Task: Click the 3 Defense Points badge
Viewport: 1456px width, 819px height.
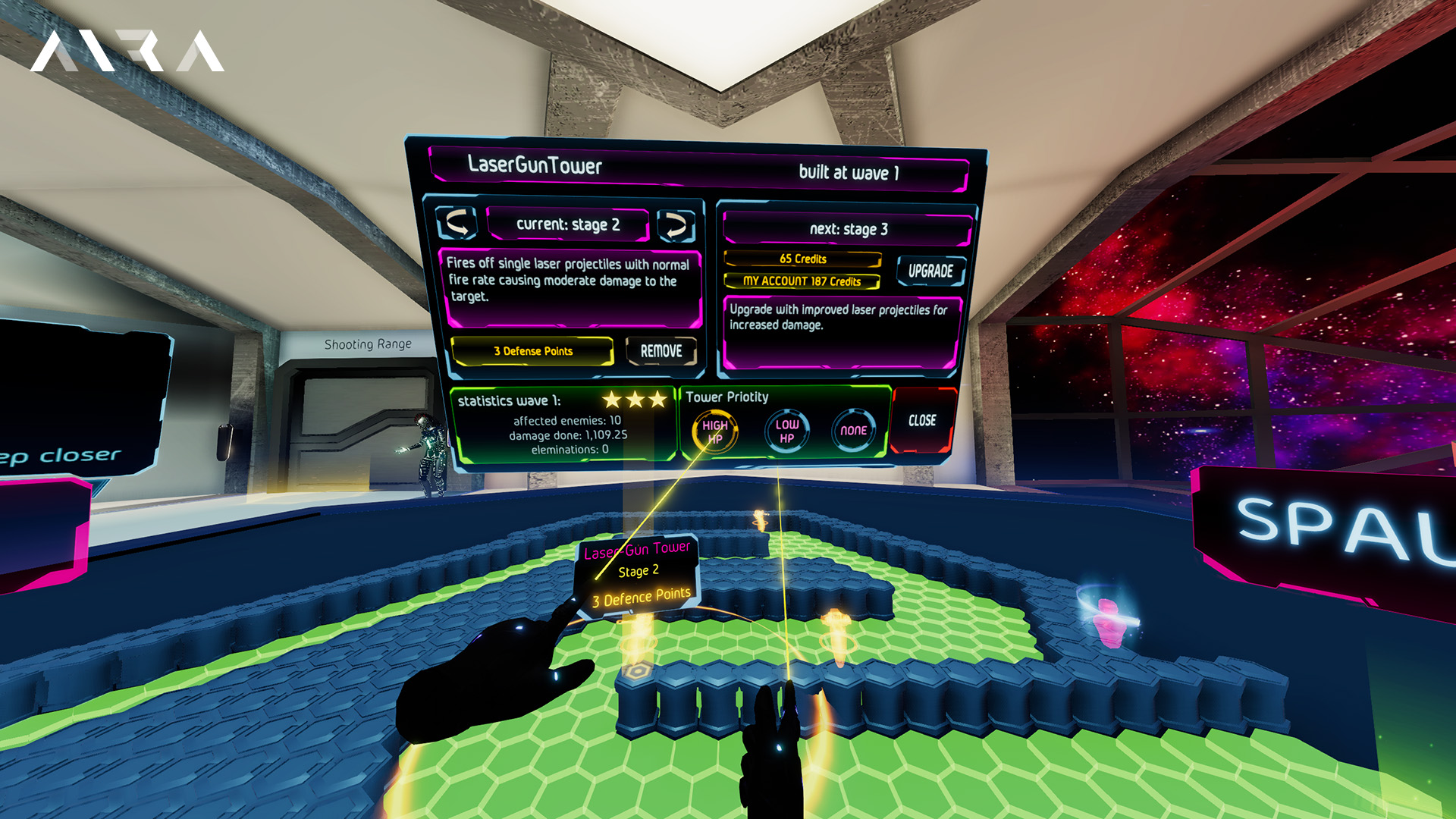Action: pos(532,350)
